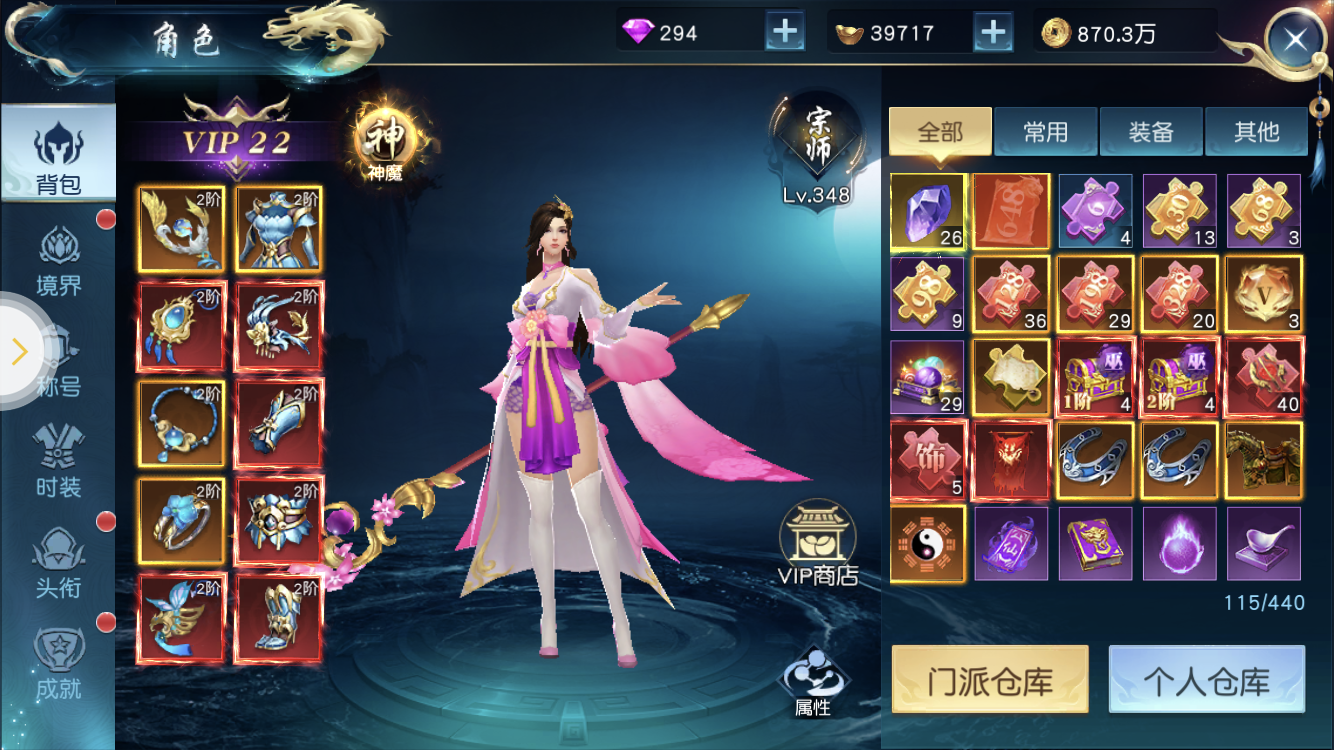
Task: Open the 背包 (backpack) sidebar icon
Action: pyautogui.click(x=57, y=150)
